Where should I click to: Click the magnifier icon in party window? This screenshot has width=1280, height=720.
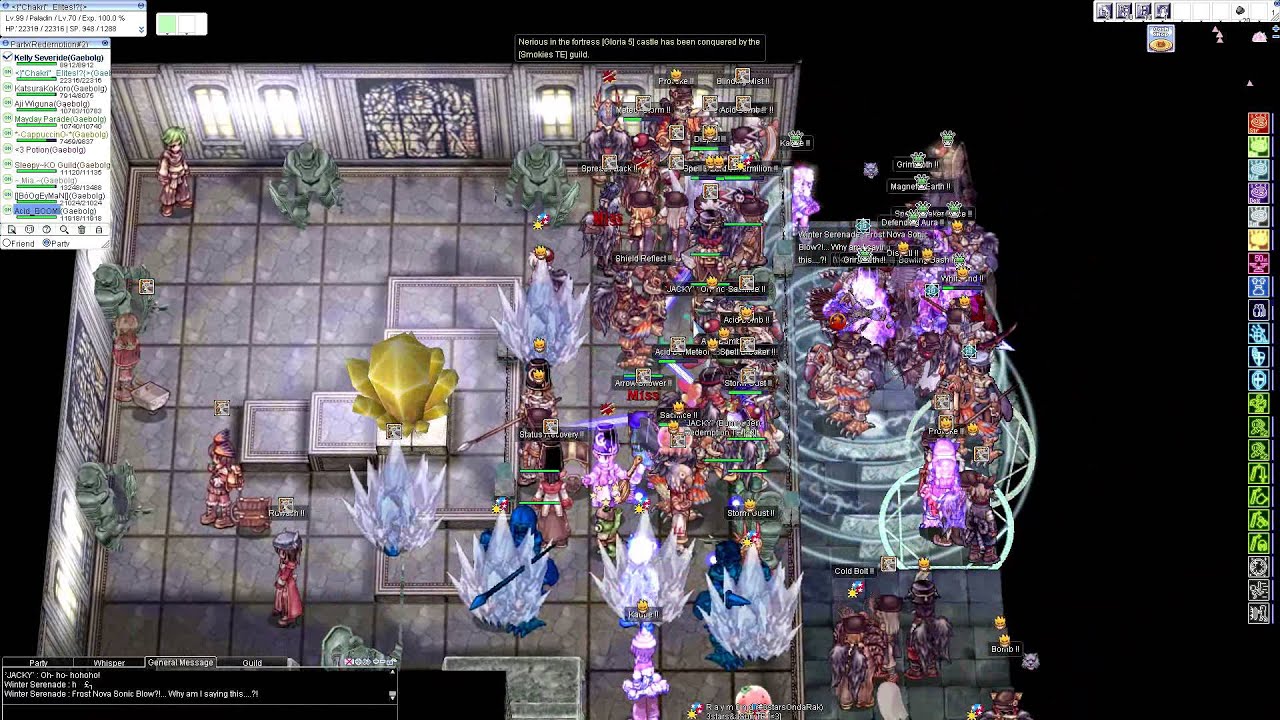[64, 230]
